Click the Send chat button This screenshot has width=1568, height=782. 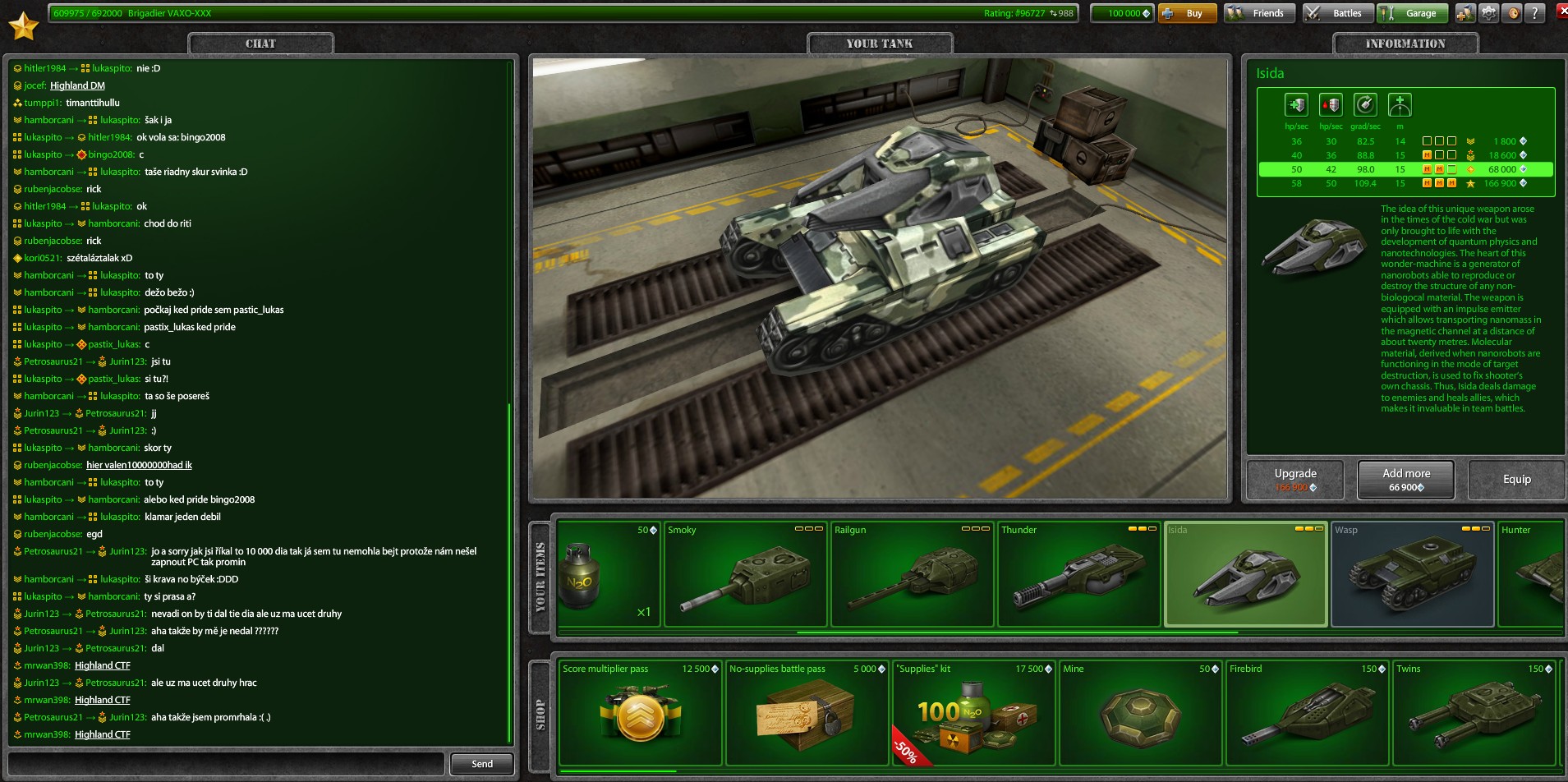point(482,764)
